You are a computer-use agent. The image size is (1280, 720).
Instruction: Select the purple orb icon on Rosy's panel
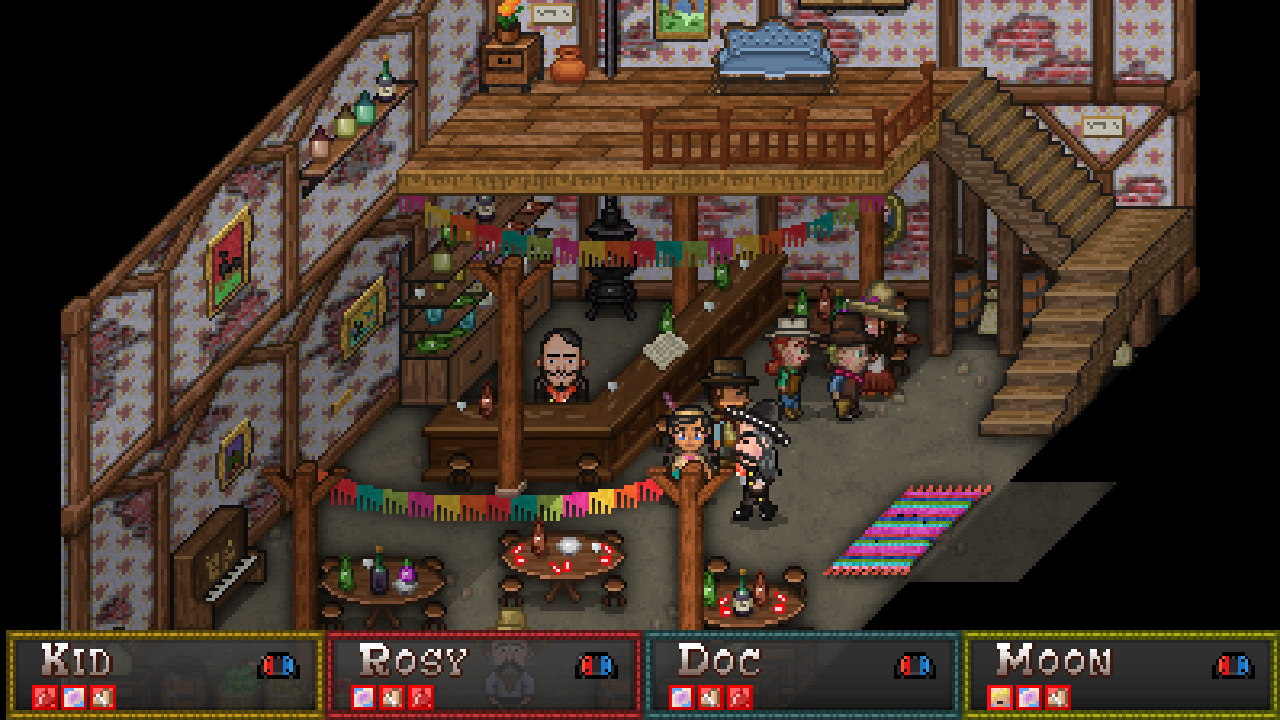point(362,696)
